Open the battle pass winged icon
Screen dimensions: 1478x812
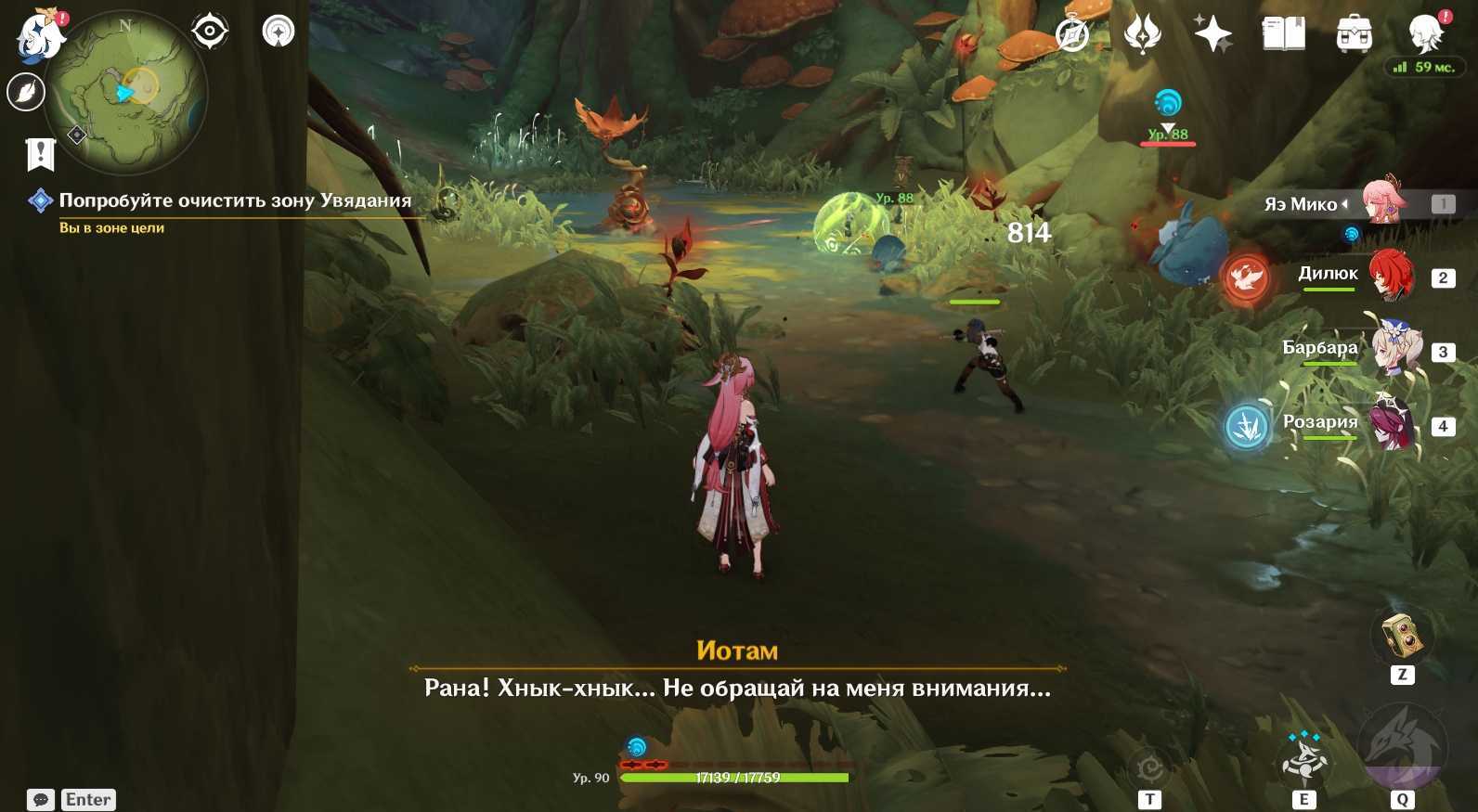[1142, 35]
